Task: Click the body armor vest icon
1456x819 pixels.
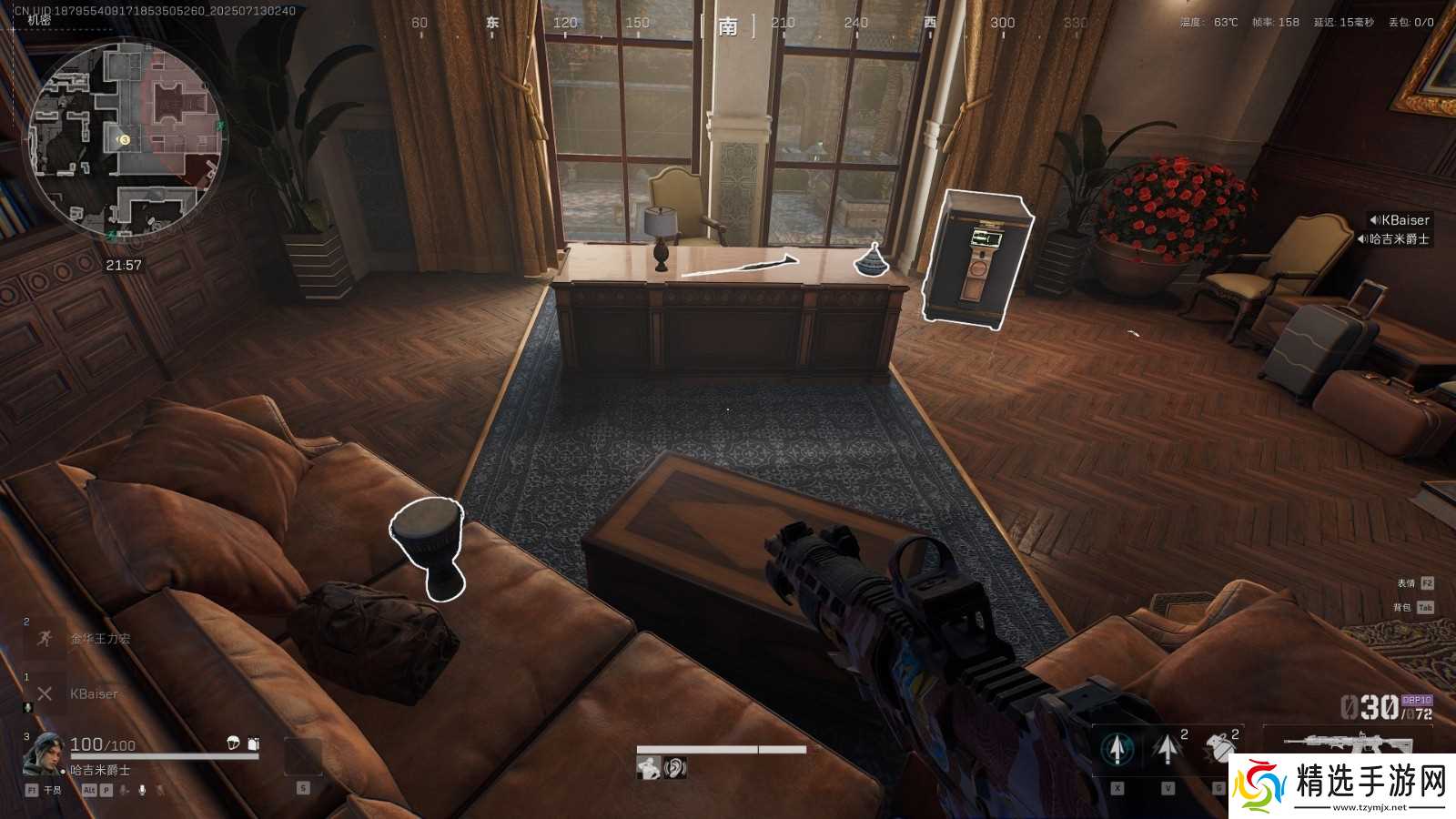Action: (x=253, y=743)
